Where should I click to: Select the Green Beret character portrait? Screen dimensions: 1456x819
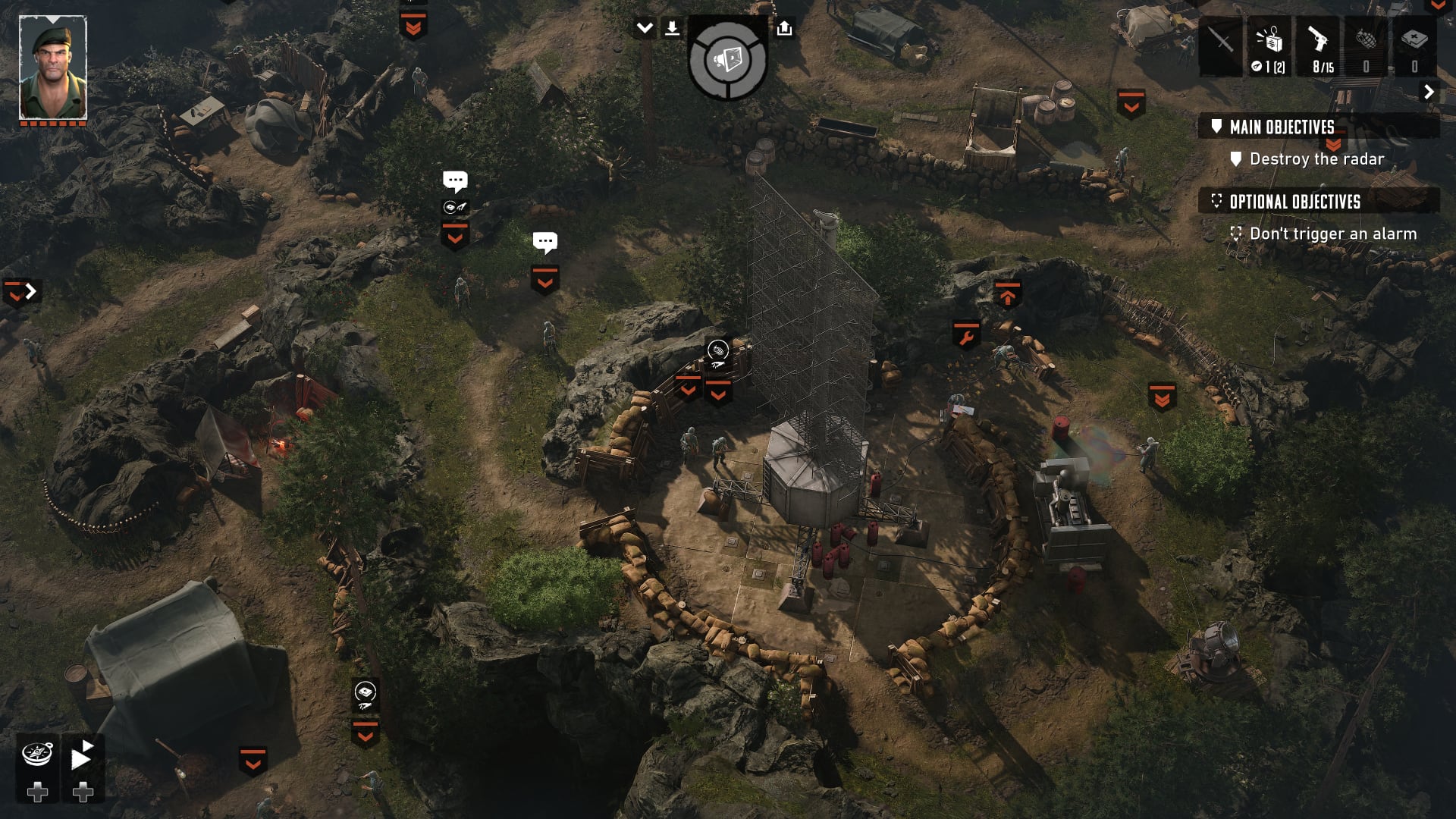click(x=53, y=67)
